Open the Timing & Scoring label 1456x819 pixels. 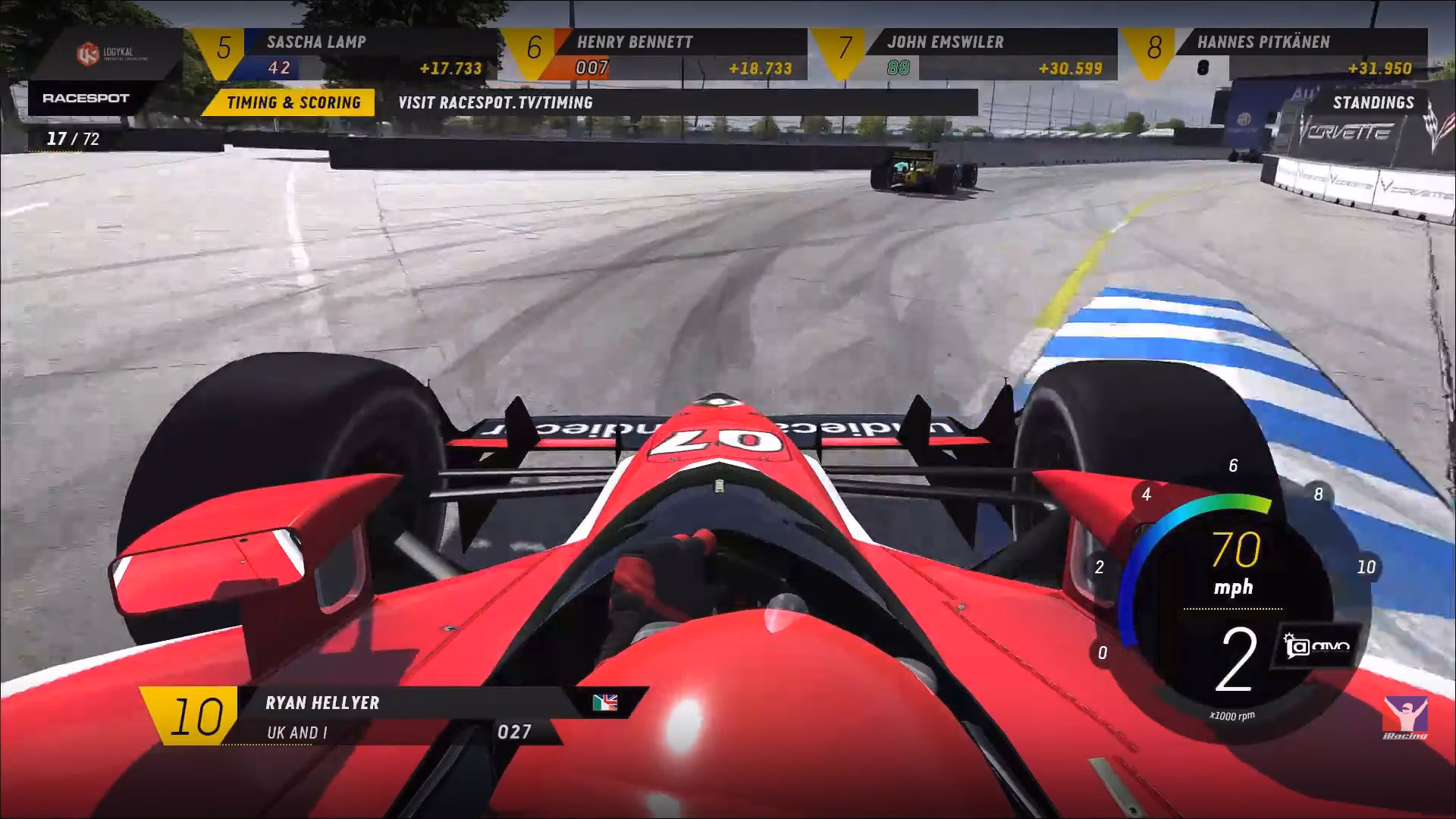pos(293,102)
